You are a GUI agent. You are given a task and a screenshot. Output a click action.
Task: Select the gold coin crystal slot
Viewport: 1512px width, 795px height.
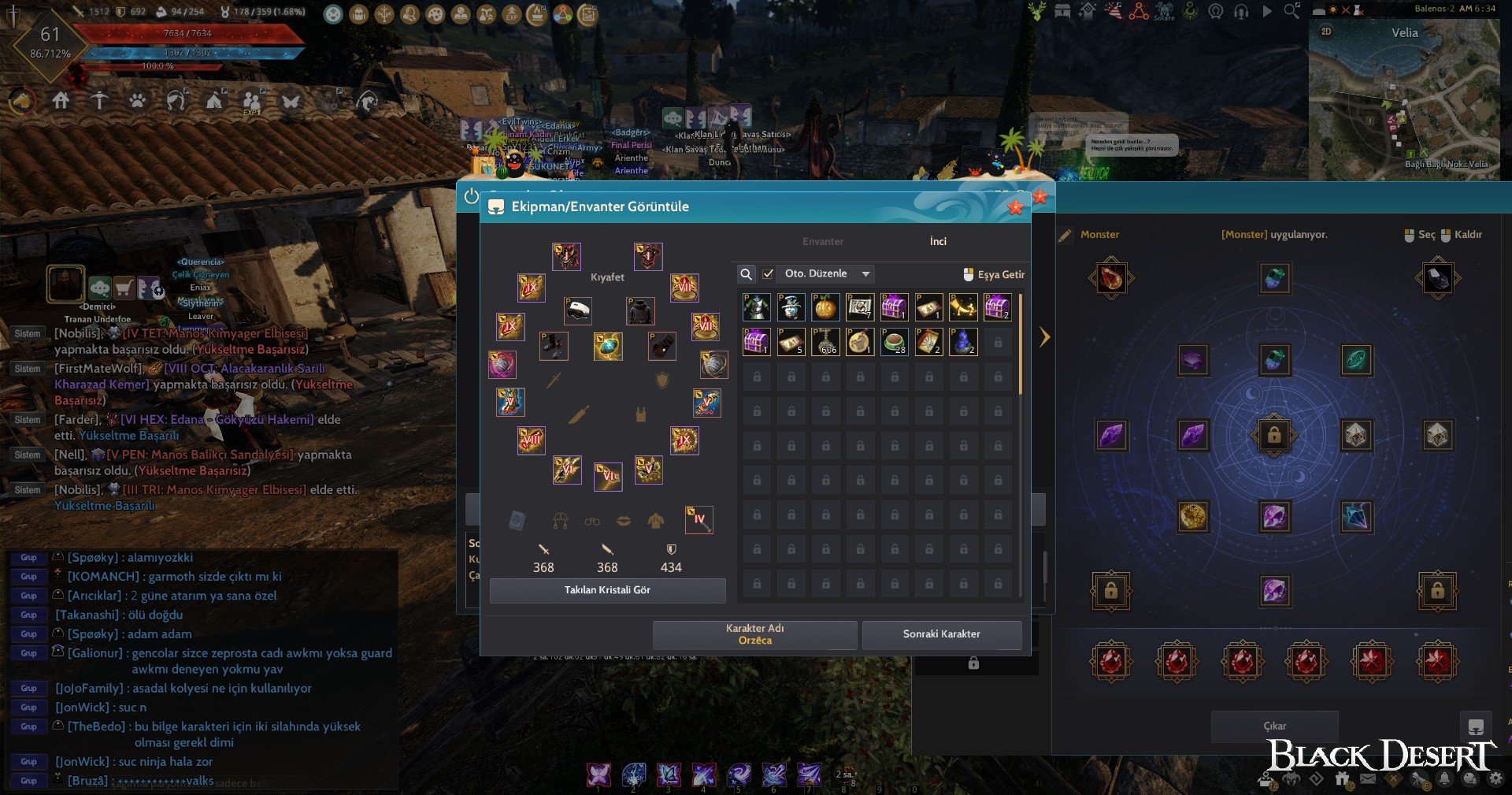(1192, 517)
